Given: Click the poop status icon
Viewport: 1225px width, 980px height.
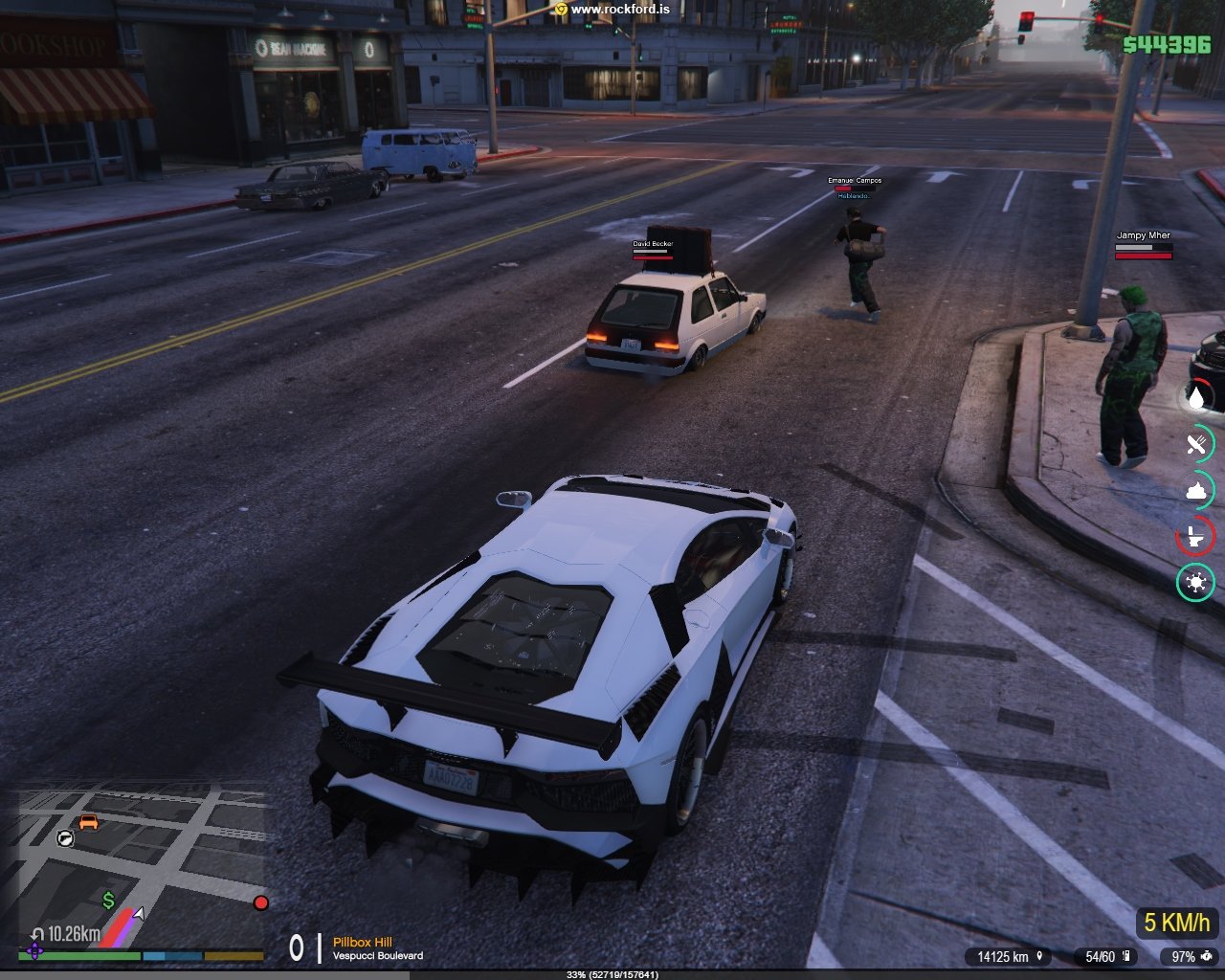Looking at the screenshot, I should pos(1195,490).
